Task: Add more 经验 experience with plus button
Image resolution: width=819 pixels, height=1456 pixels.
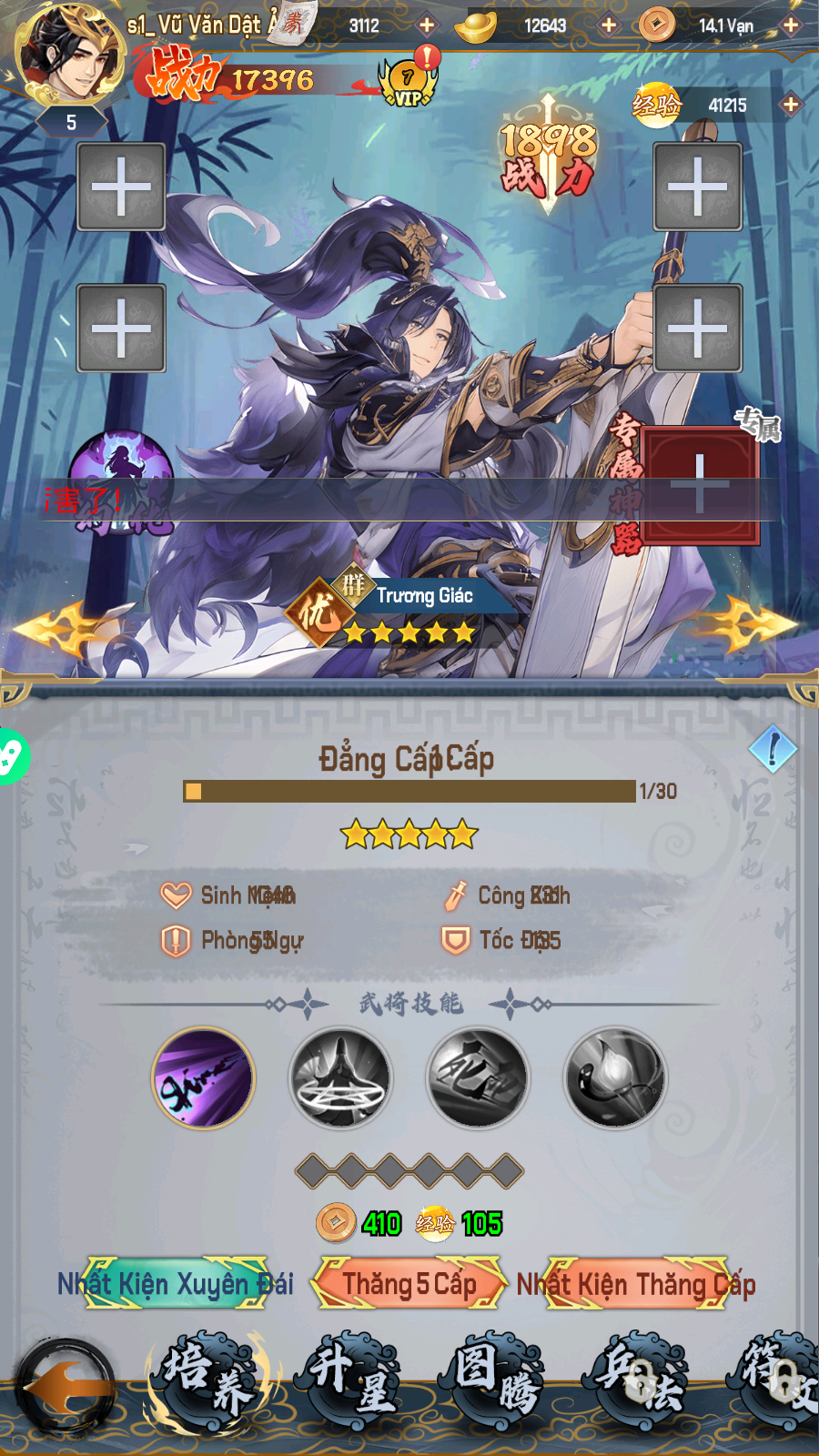Action: coord(790,105)
